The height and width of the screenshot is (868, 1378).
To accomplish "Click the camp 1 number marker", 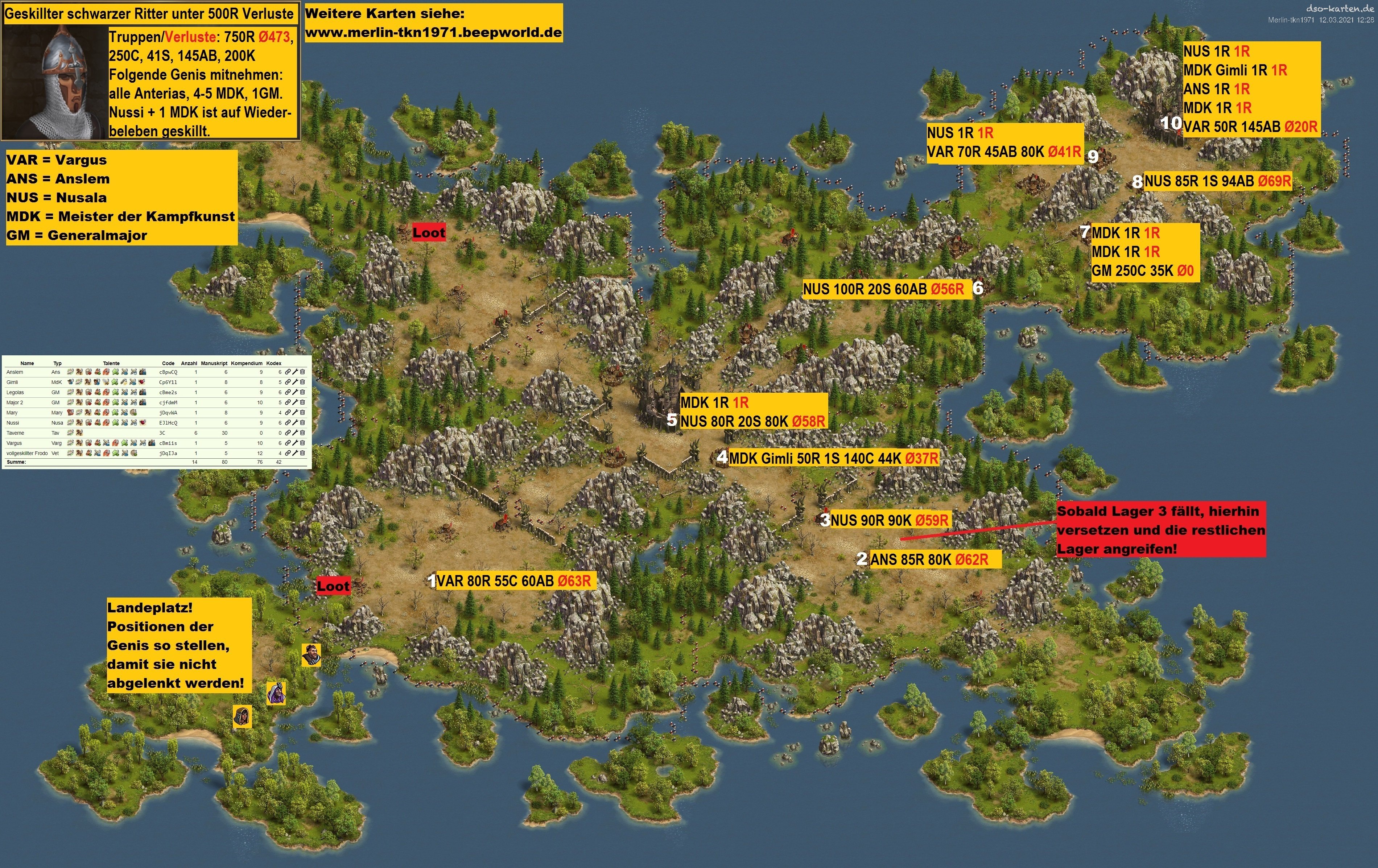I will pos(432,581).
